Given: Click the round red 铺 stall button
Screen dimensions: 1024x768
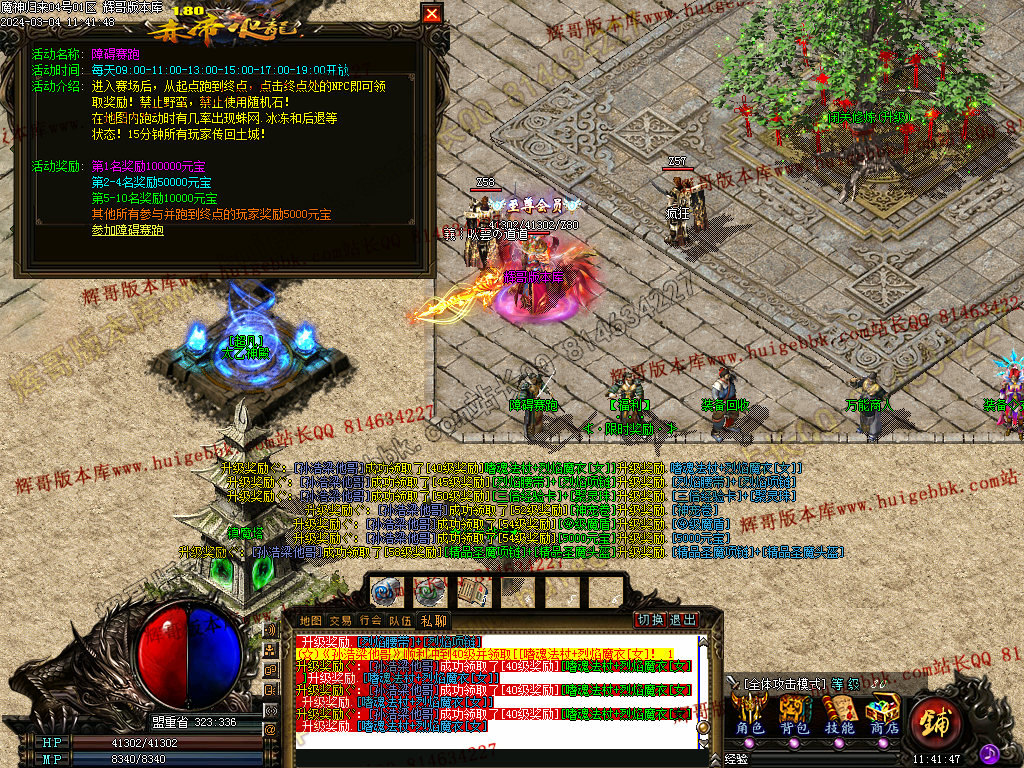Looking at the screenshot, I should tap(936, 722).
